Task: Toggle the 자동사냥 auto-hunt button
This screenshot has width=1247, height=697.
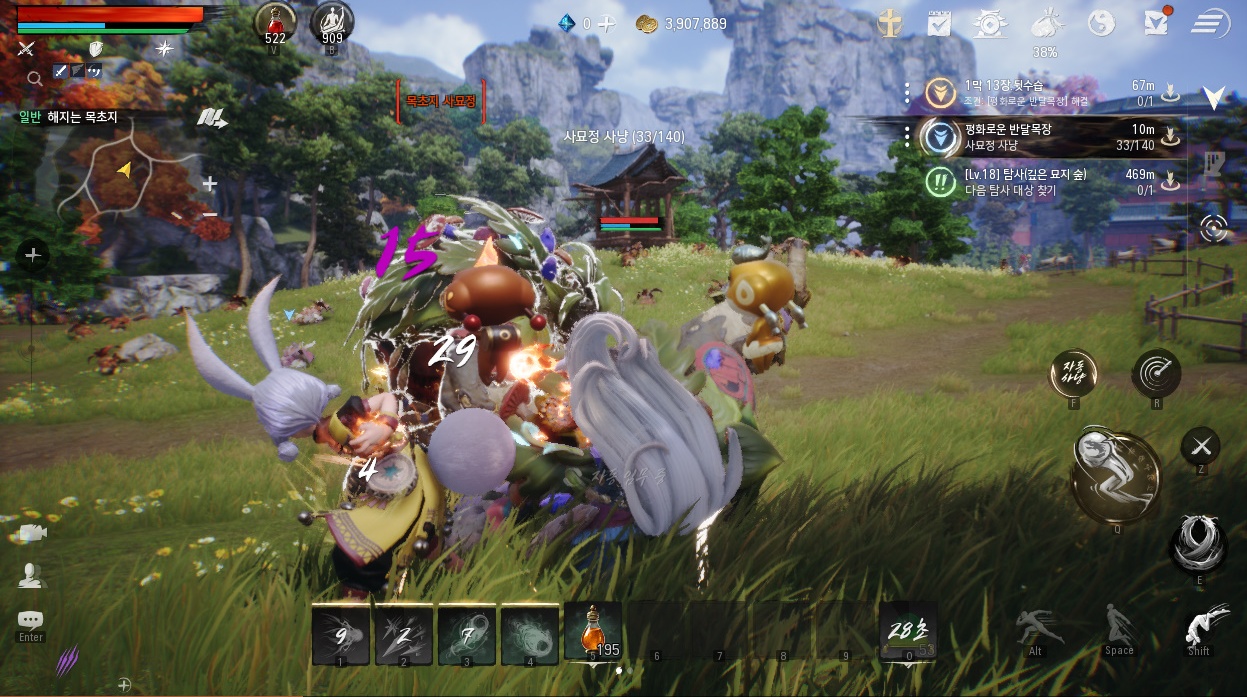Action: tap(1073, 374)
